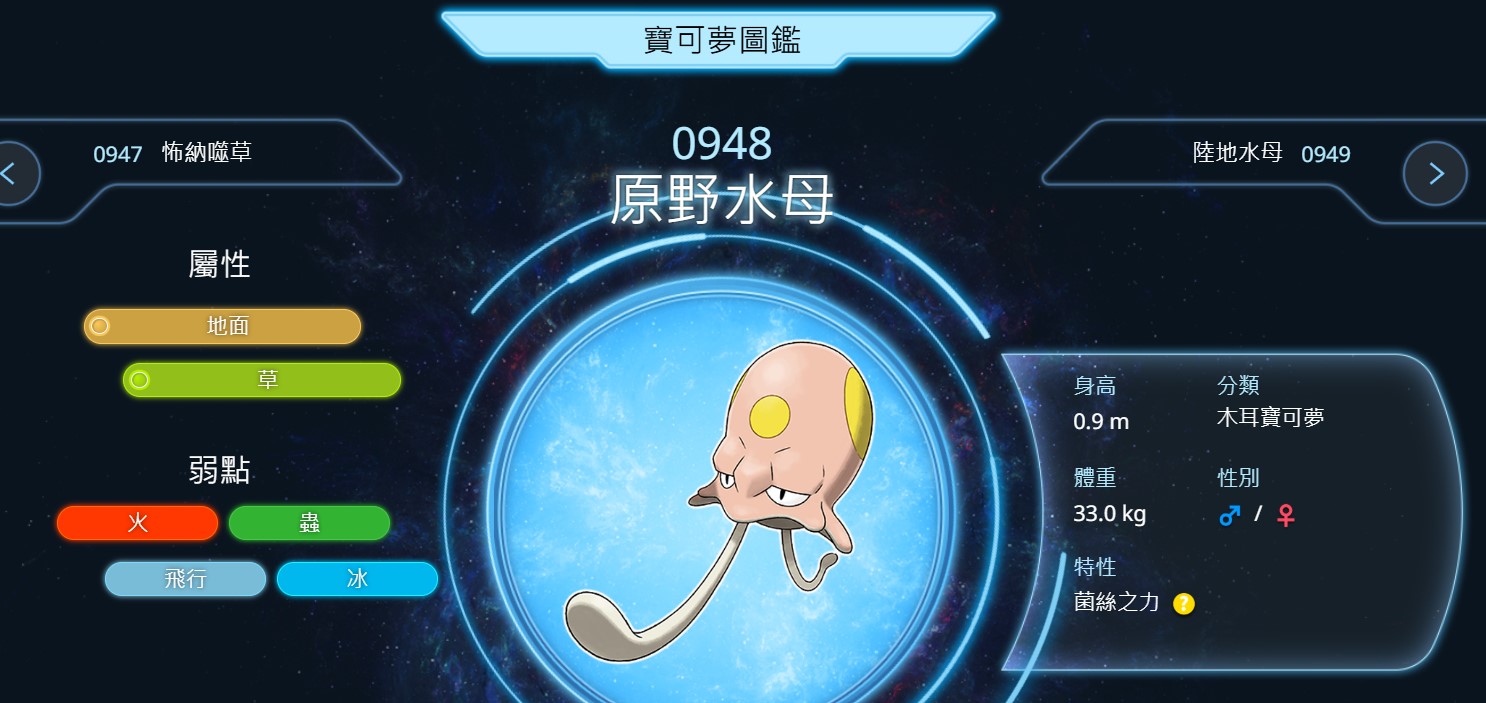This screenshot has width=1486, height=703.
Task: Choose the 飛行 weakness badge
Action: coord(185,579)
